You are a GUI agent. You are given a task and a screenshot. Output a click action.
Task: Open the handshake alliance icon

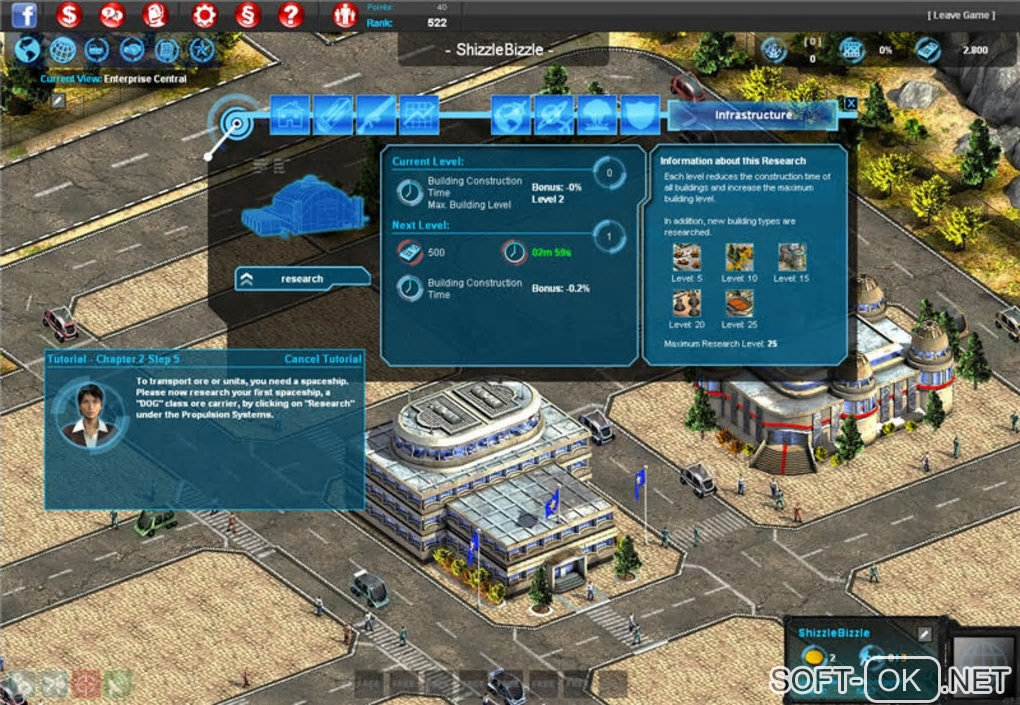[x=132, y=49]
